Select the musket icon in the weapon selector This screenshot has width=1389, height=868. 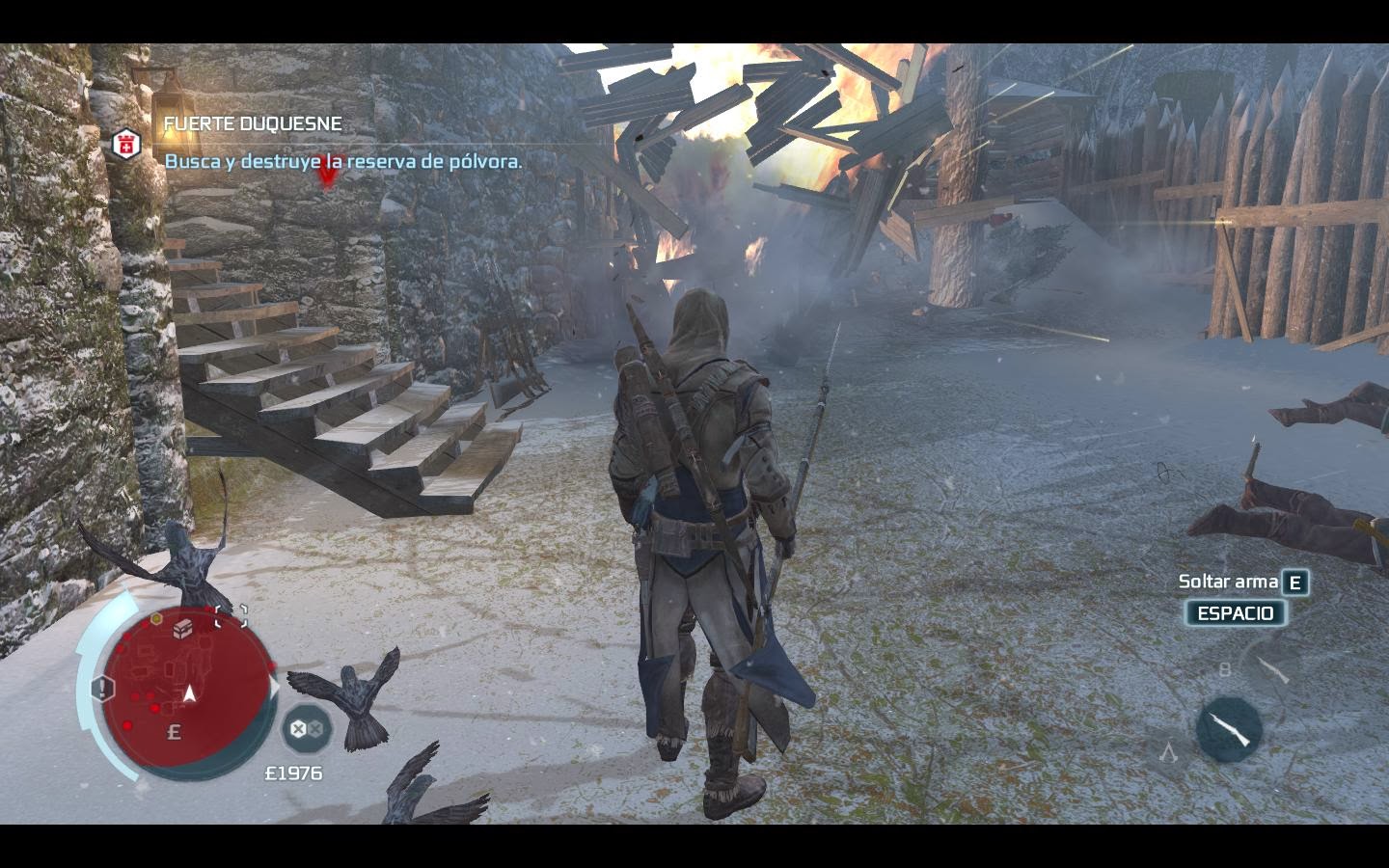[1229, 727]
